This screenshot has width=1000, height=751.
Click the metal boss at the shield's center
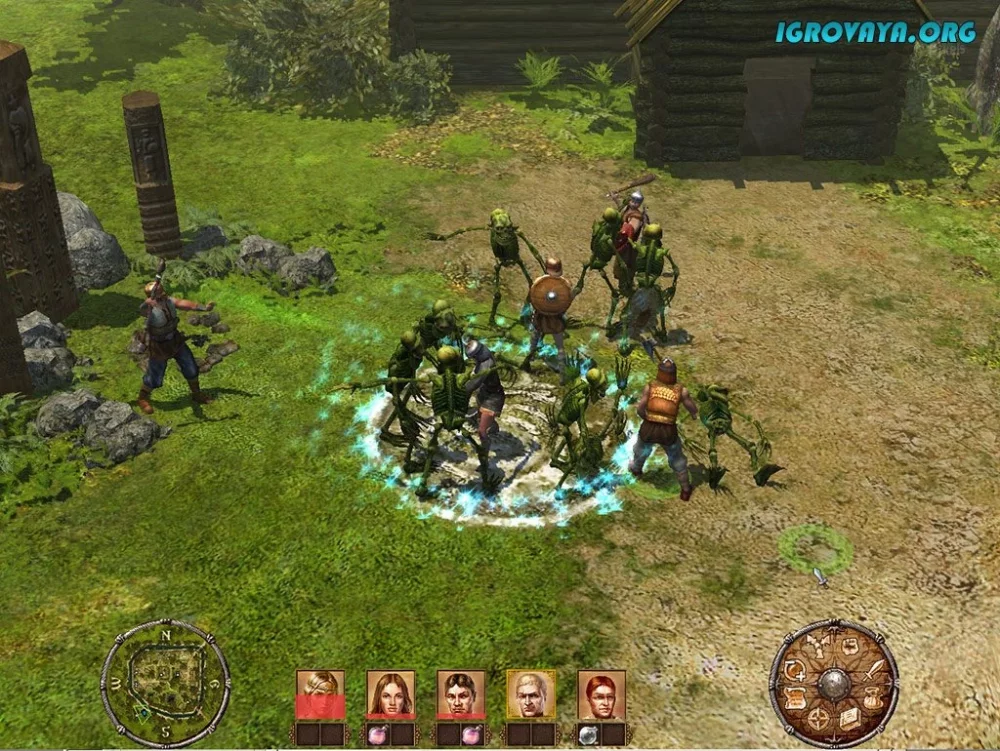833,684
